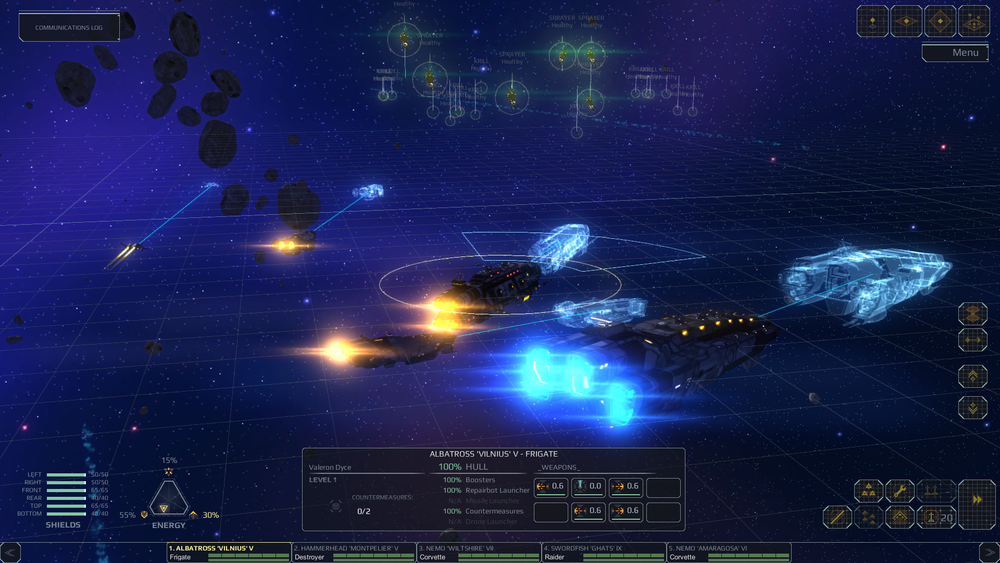Activate the wrench repair command
This screenshot has width=1000, height=563.
(x=900, y=491)
